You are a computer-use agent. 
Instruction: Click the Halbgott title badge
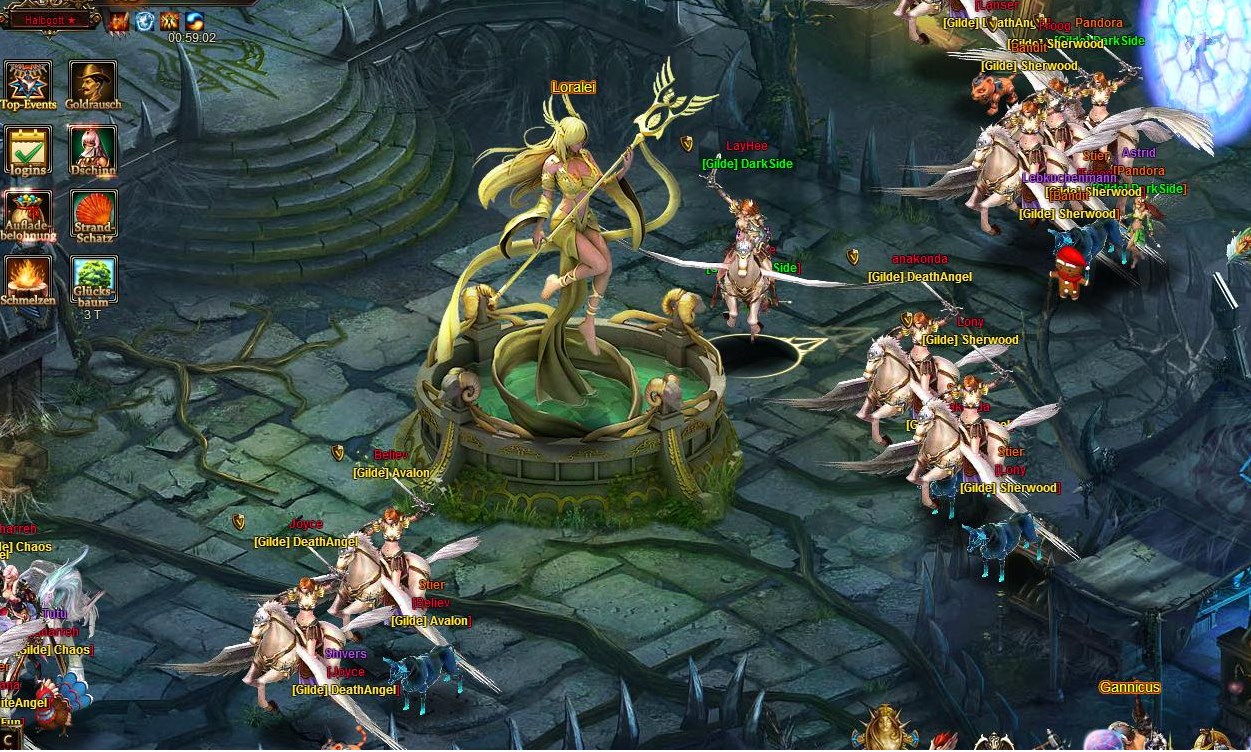(x=50, y=20)
